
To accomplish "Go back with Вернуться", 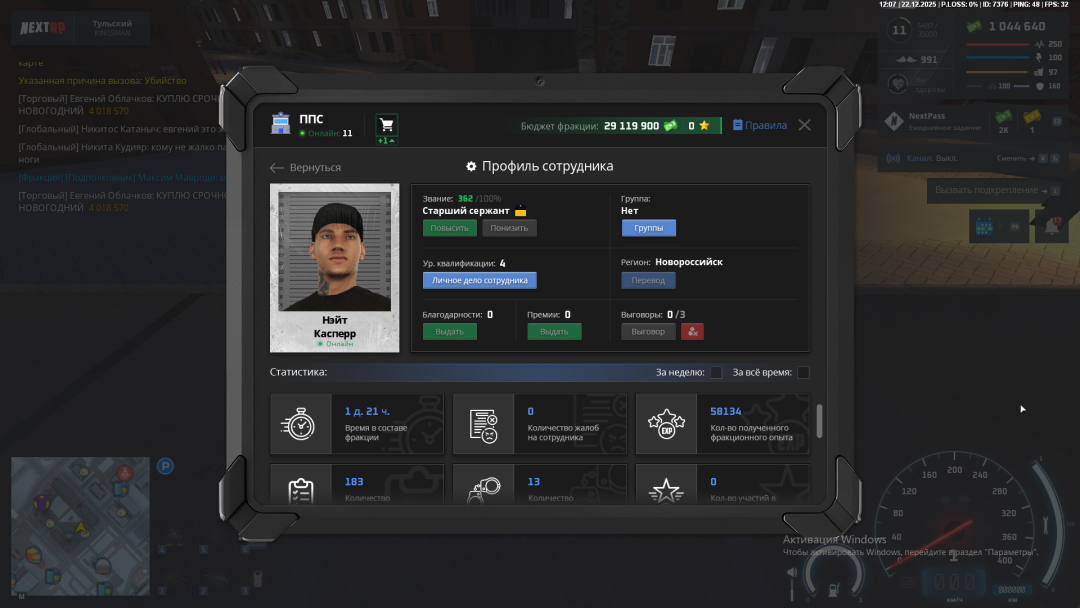I will pos(306,167).
